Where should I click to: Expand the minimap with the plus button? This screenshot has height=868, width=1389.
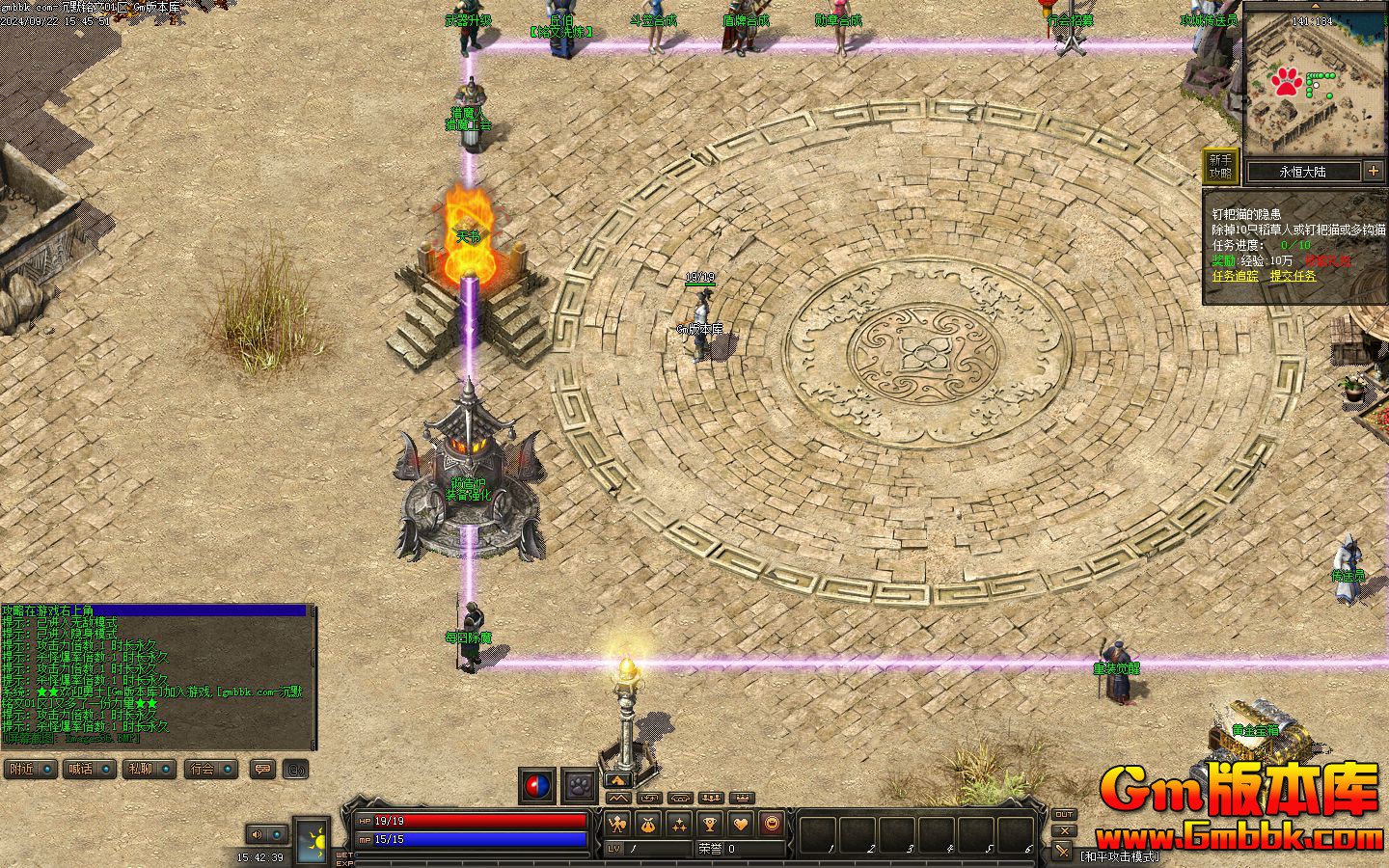[x=1374, y=171]
